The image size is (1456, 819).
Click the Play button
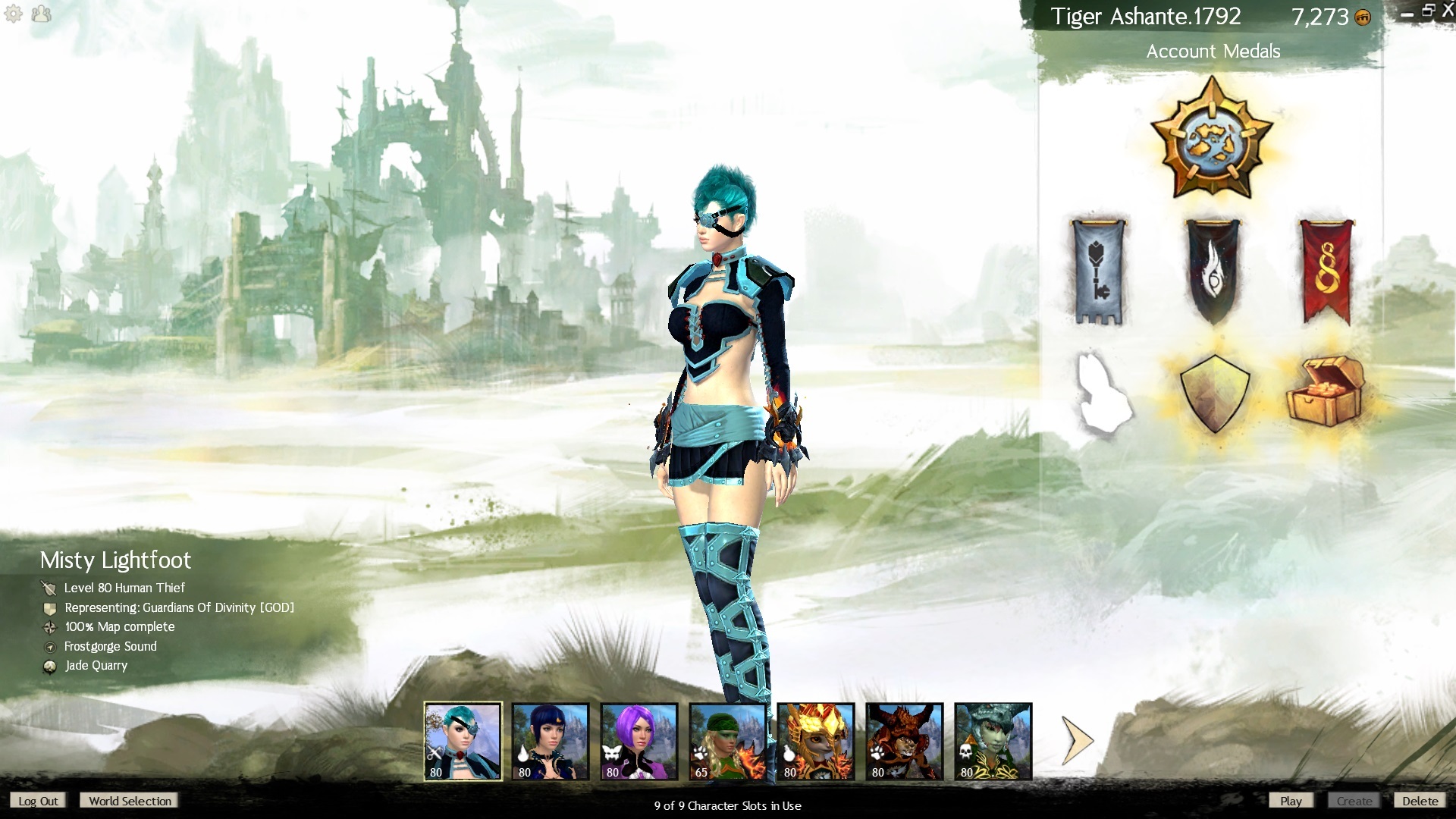pyautogui.click(x=1291, y=801)
